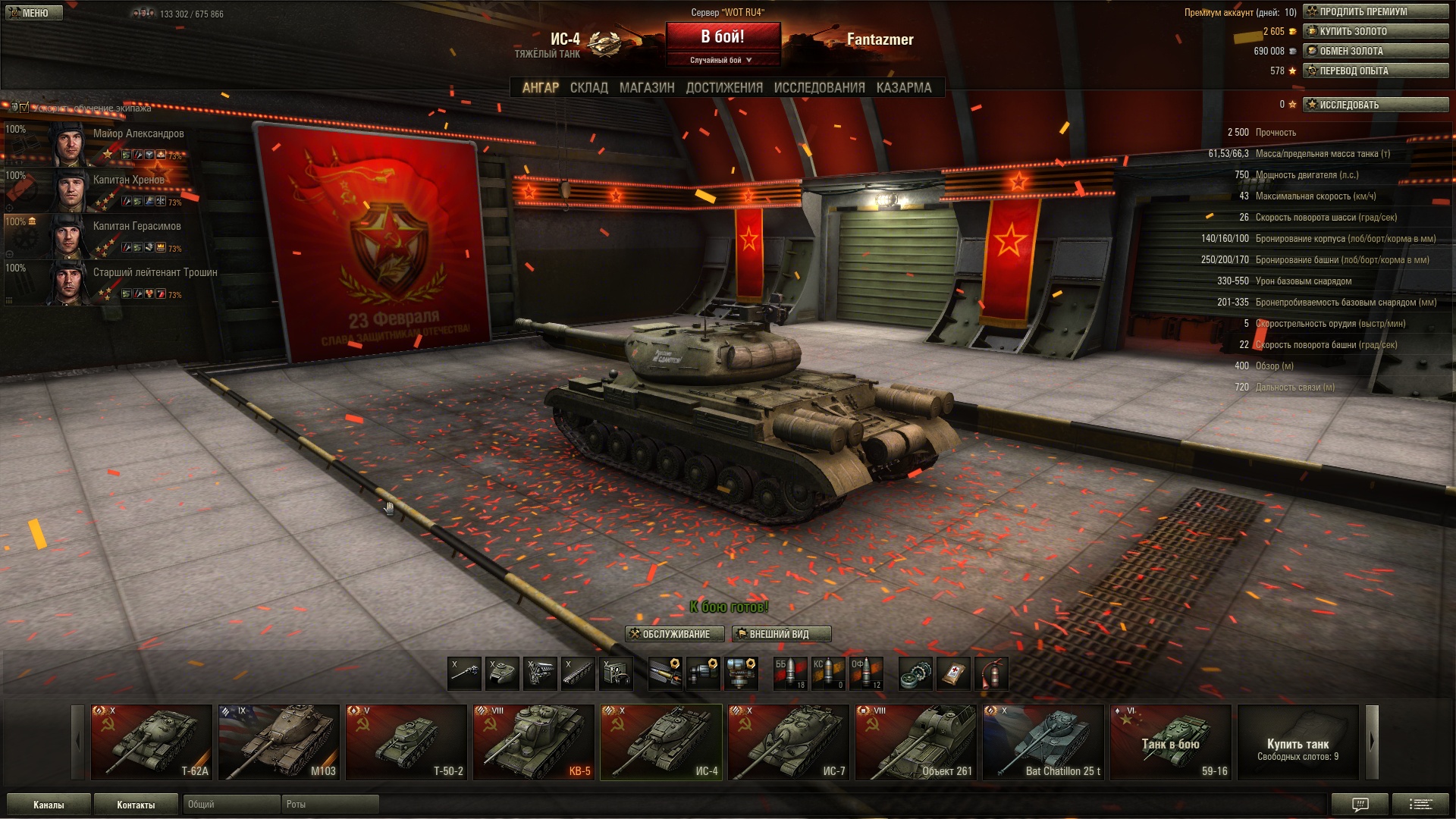
Task: Start the battle with В бой! button
Action: [723, 37]
